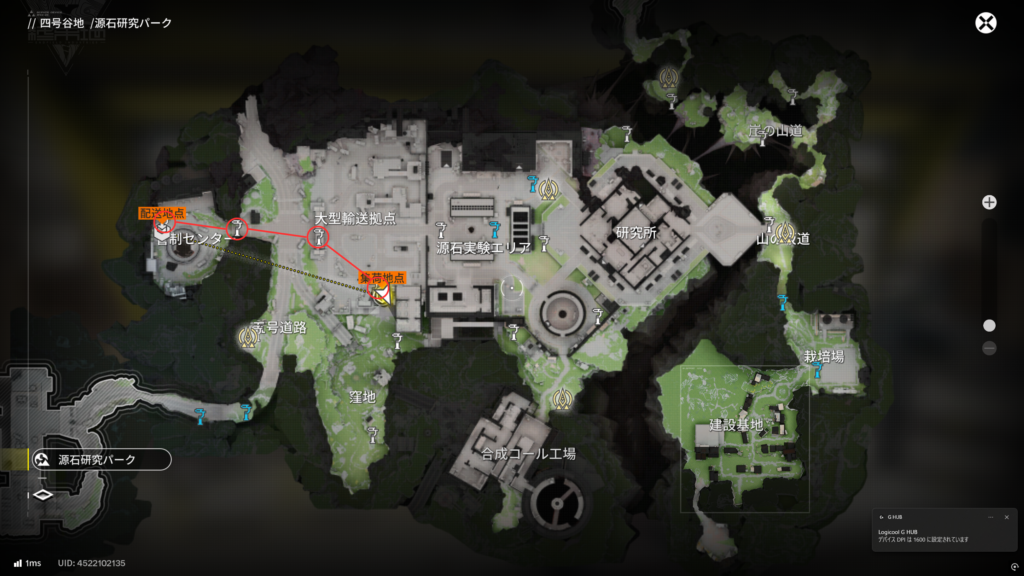Screen dimensions: 1024x576
Task: Select the red-circled waypoint at 大型輸送拠点
Action: [319, 237]
